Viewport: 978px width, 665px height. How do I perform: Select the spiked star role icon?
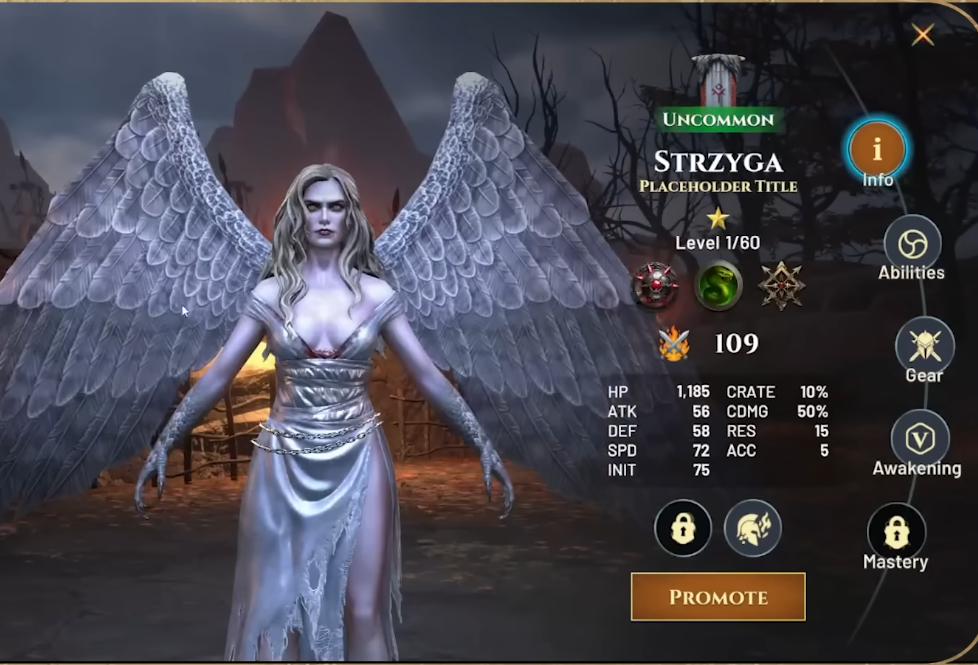[x=781, y=286]
